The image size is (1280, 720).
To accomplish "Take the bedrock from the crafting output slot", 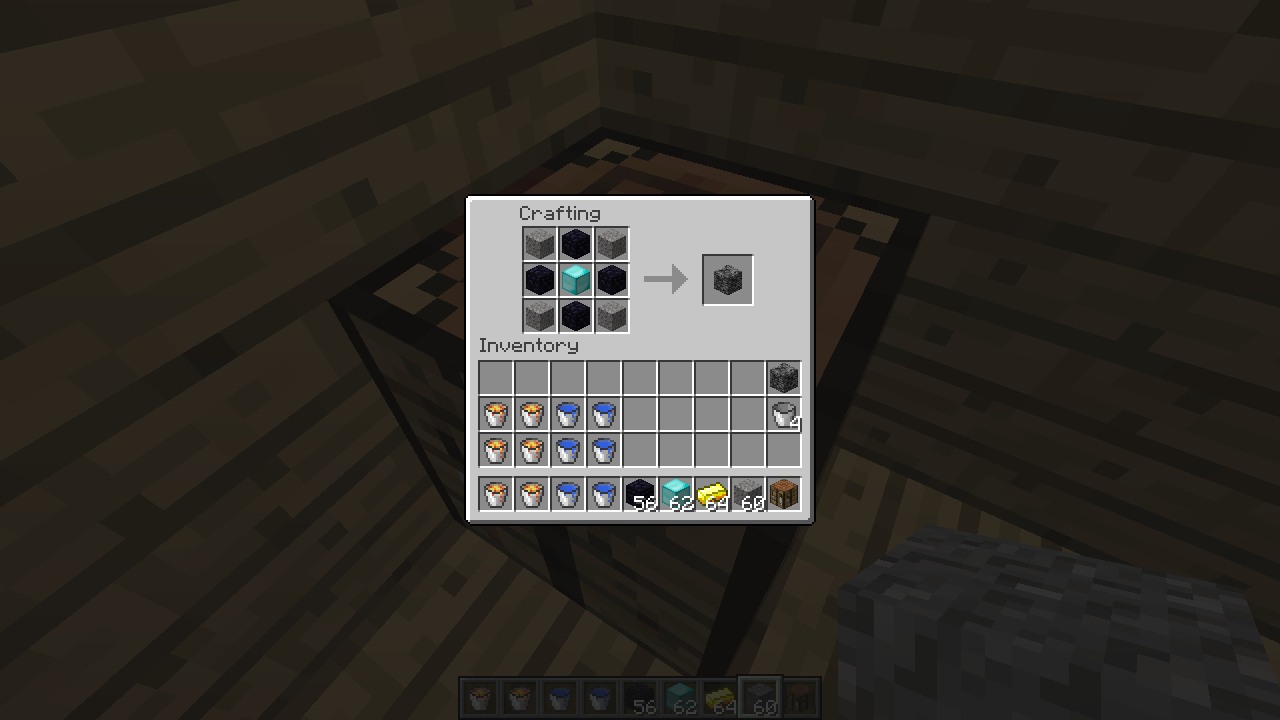I will (x=727, y=279).
